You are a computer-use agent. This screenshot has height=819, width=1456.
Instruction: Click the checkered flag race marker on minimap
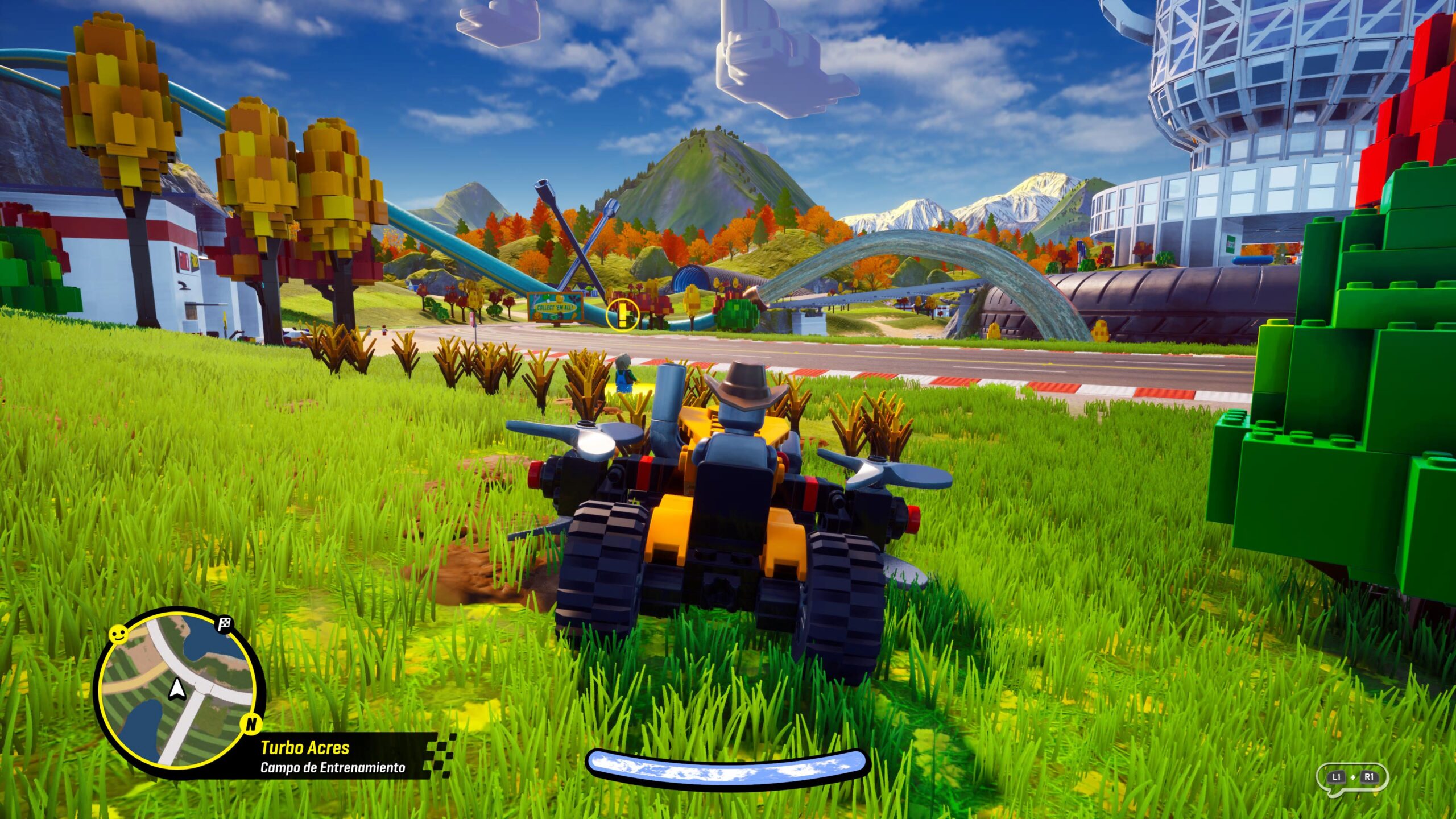(x=225, y=624)
